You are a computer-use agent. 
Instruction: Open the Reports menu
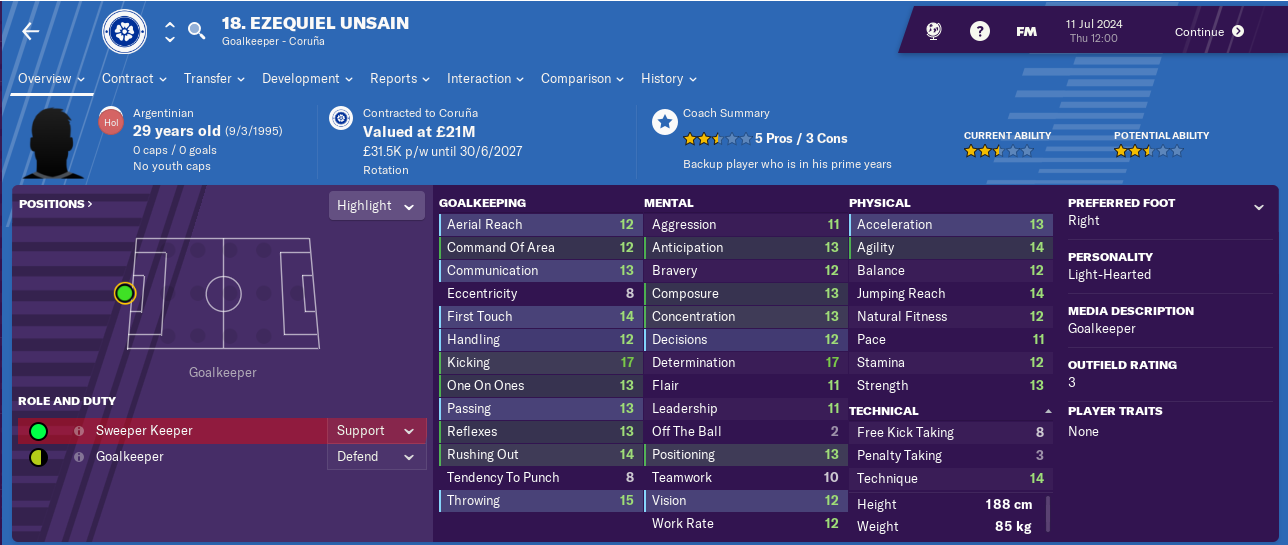400,78
